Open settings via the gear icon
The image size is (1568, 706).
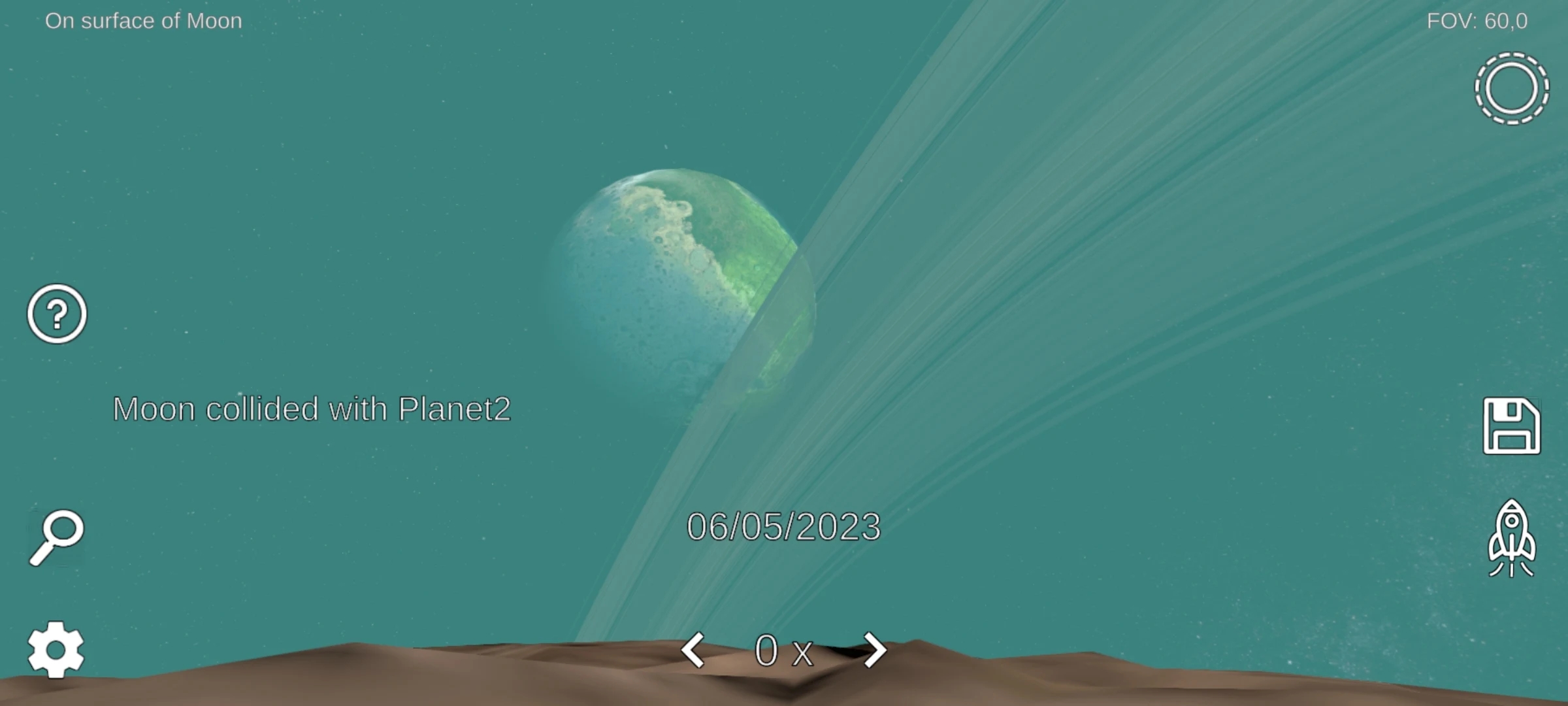[x=56, y=649]
